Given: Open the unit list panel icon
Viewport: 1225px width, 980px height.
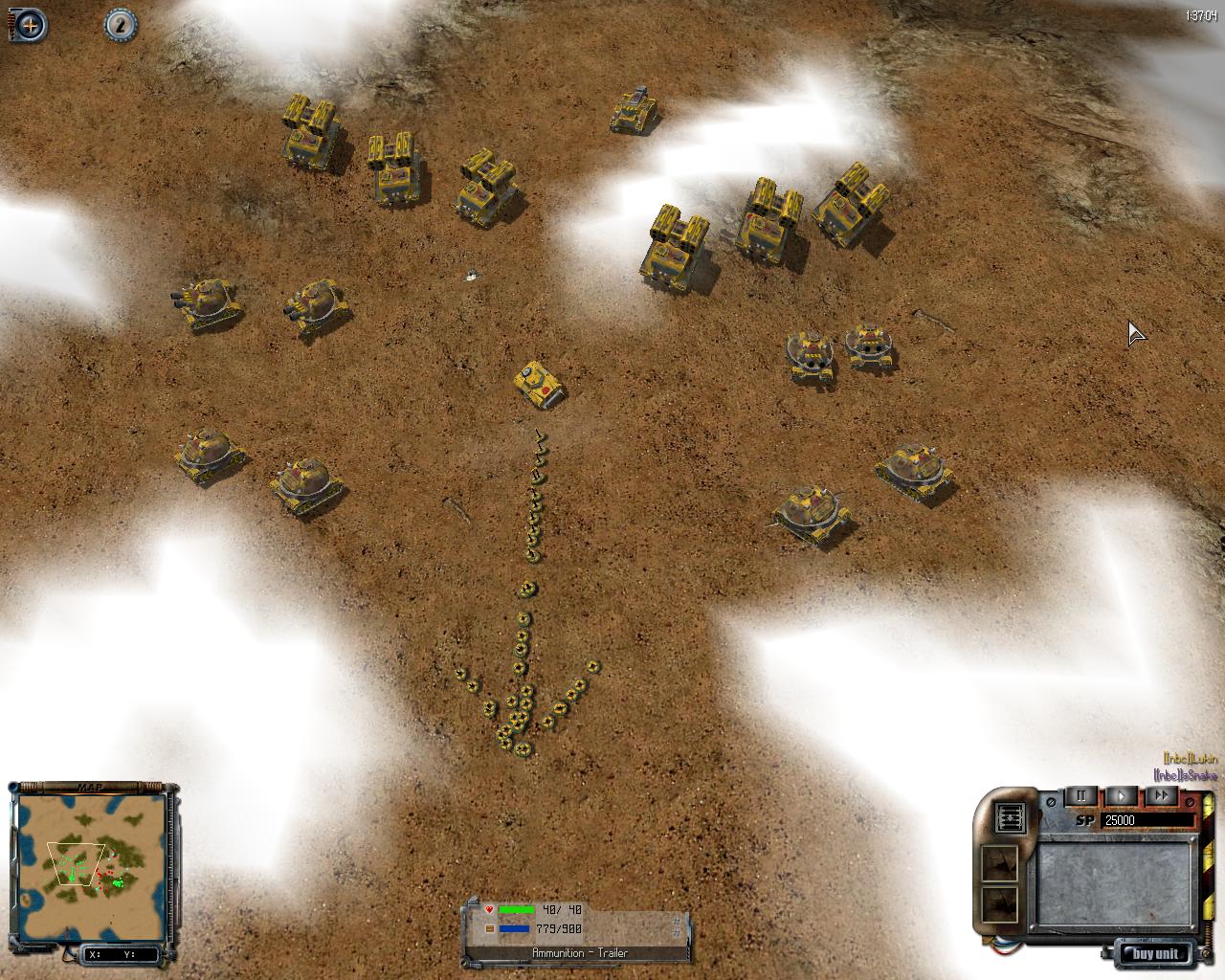Looking at the screenshot, I should click(1012, 818).
